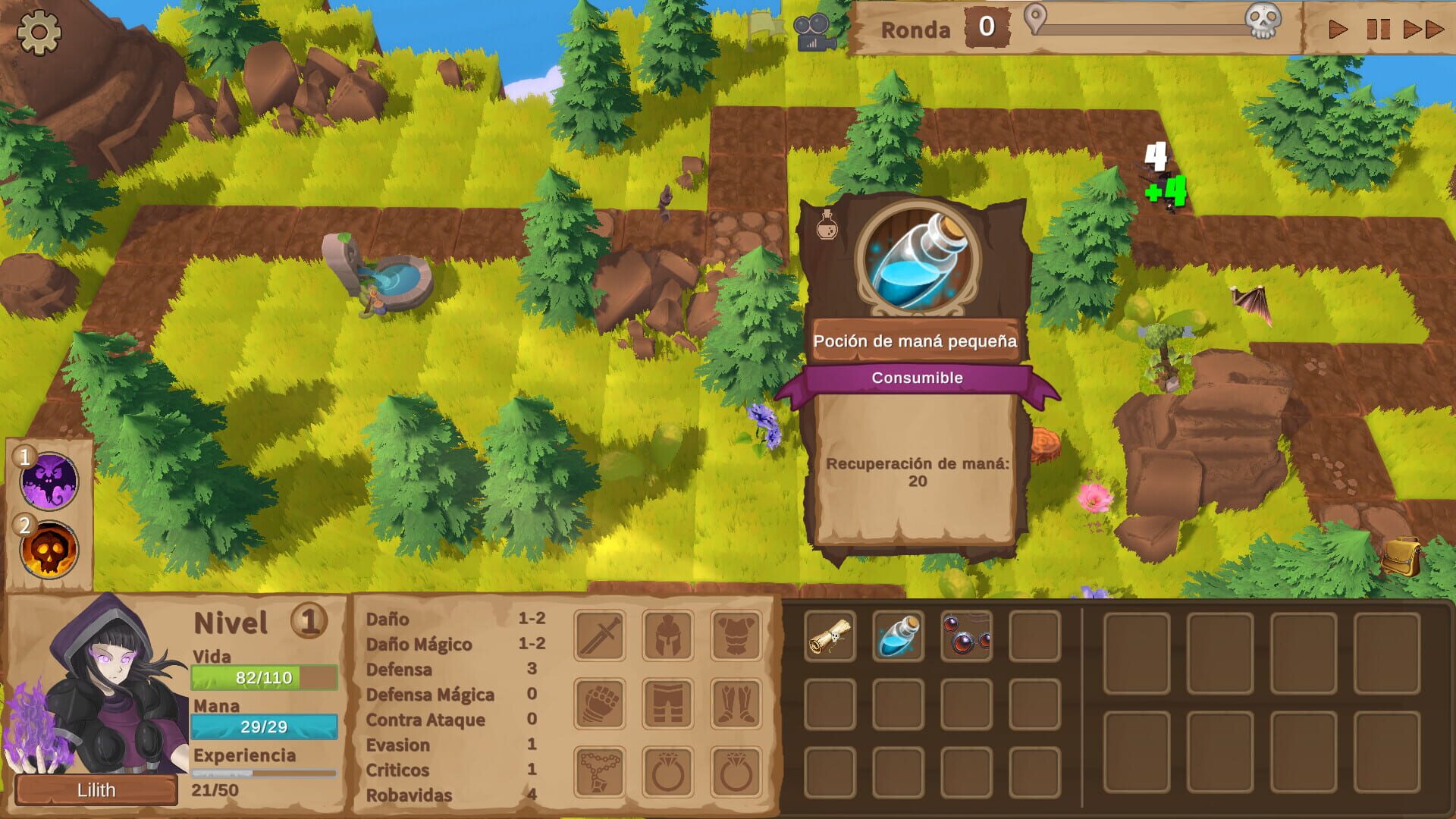1456x819 pixels.
Task: Select the Consumible banner on the tooltip
Action: (x=919, y=376)
